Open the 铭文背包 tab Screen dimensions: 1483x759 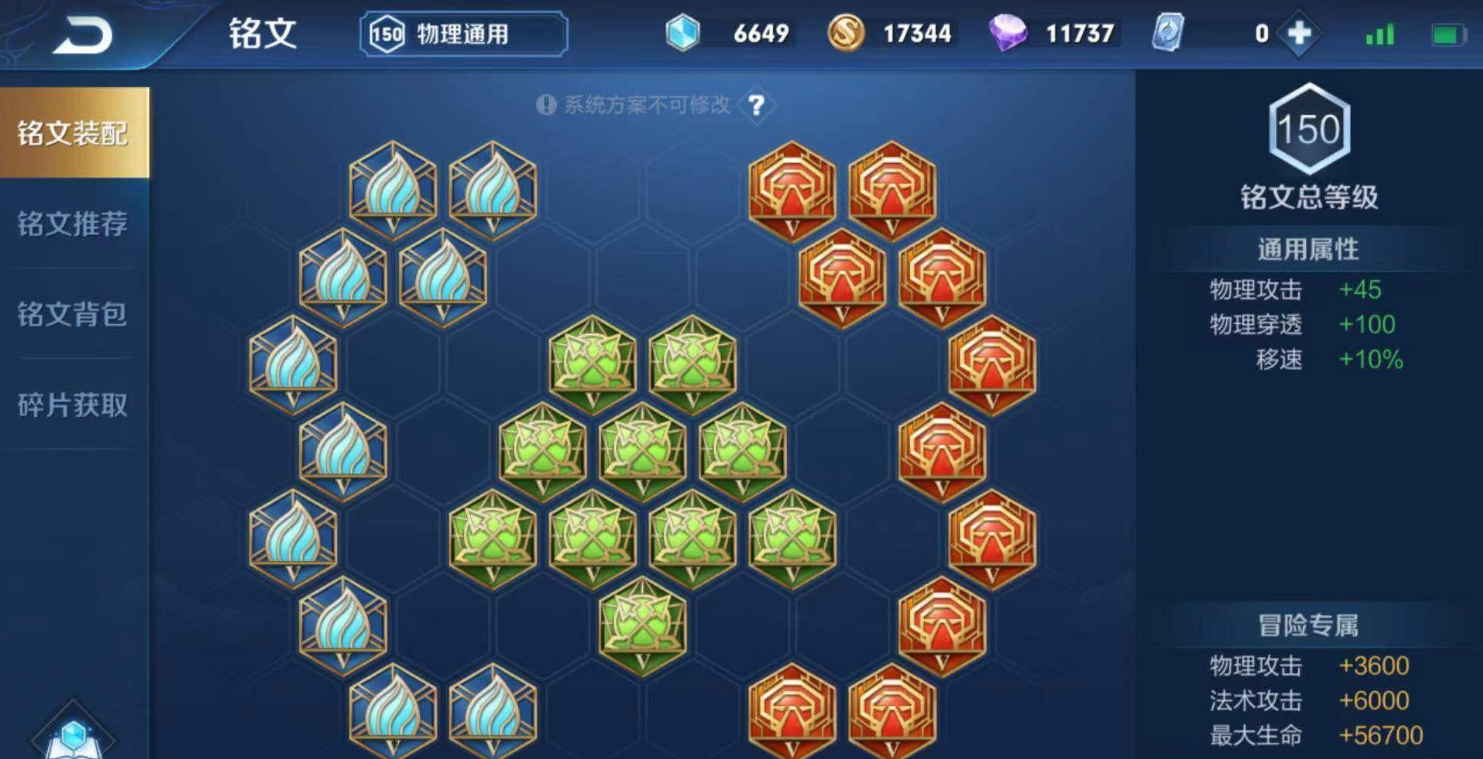click(x=72, y=316)
